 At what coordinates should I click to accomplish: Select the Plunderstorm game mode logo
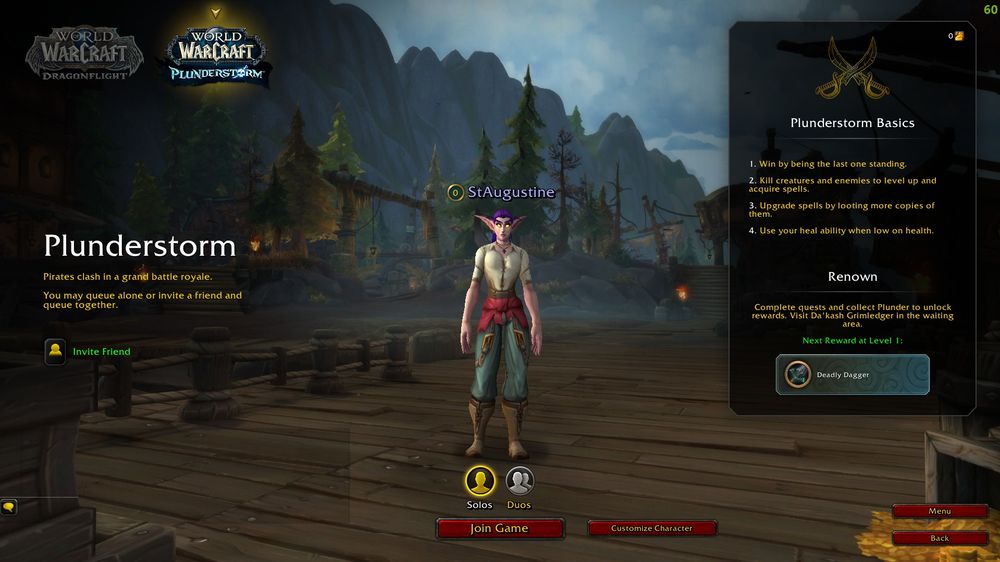216,55
